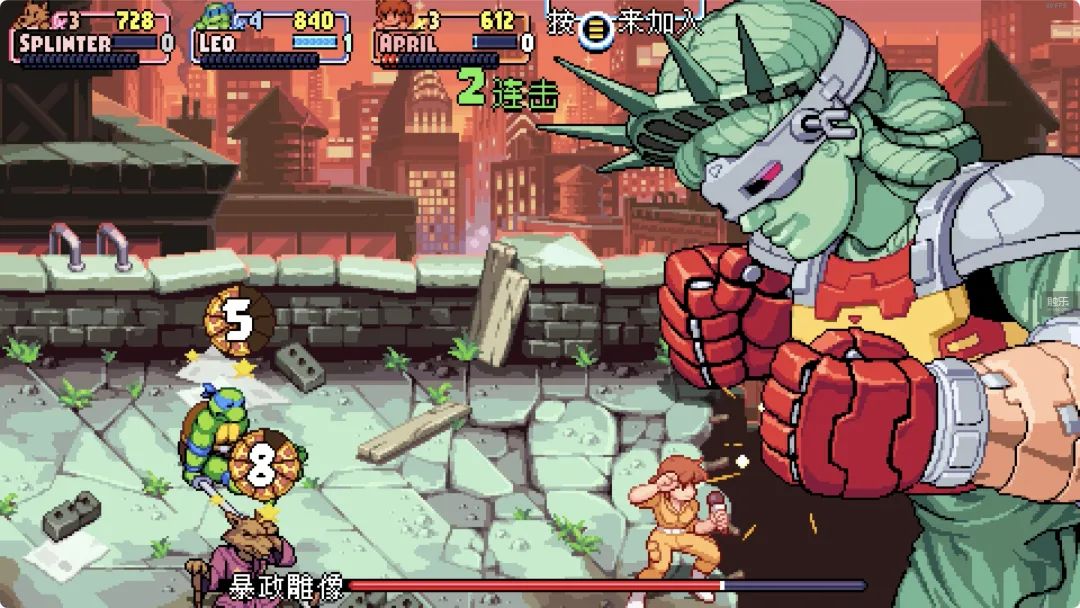This screenshot has height=608, width=1080.
Task: Select April's portrait in the player HUD
Action: coord(395,16)
